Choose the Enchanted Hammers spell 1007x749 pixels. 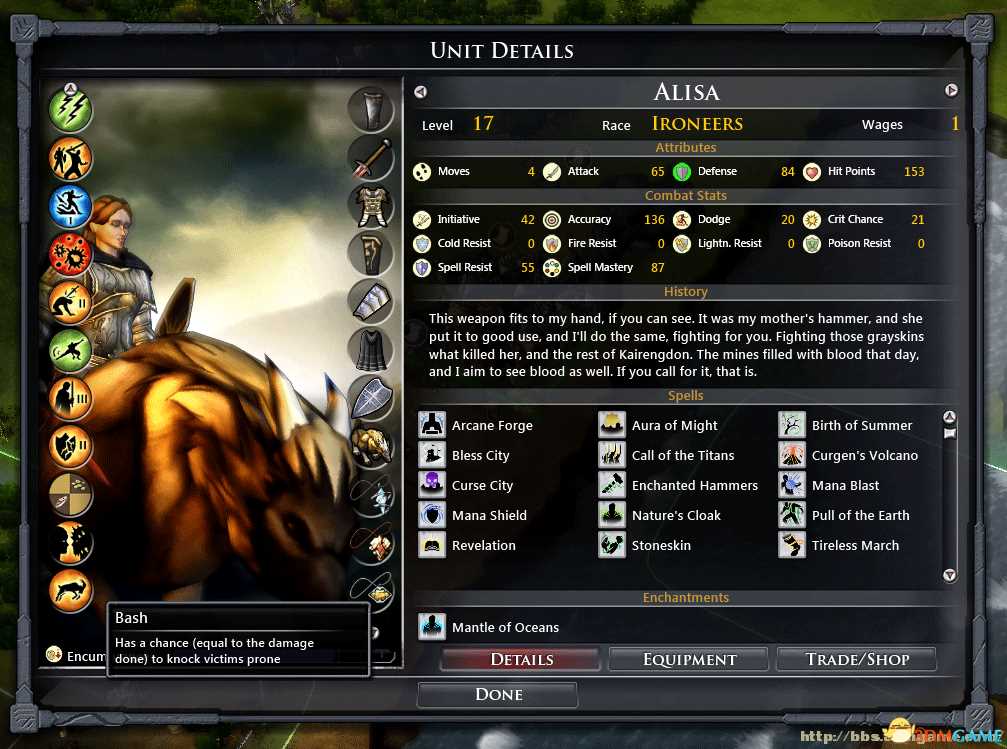click(x=680, y=485)
